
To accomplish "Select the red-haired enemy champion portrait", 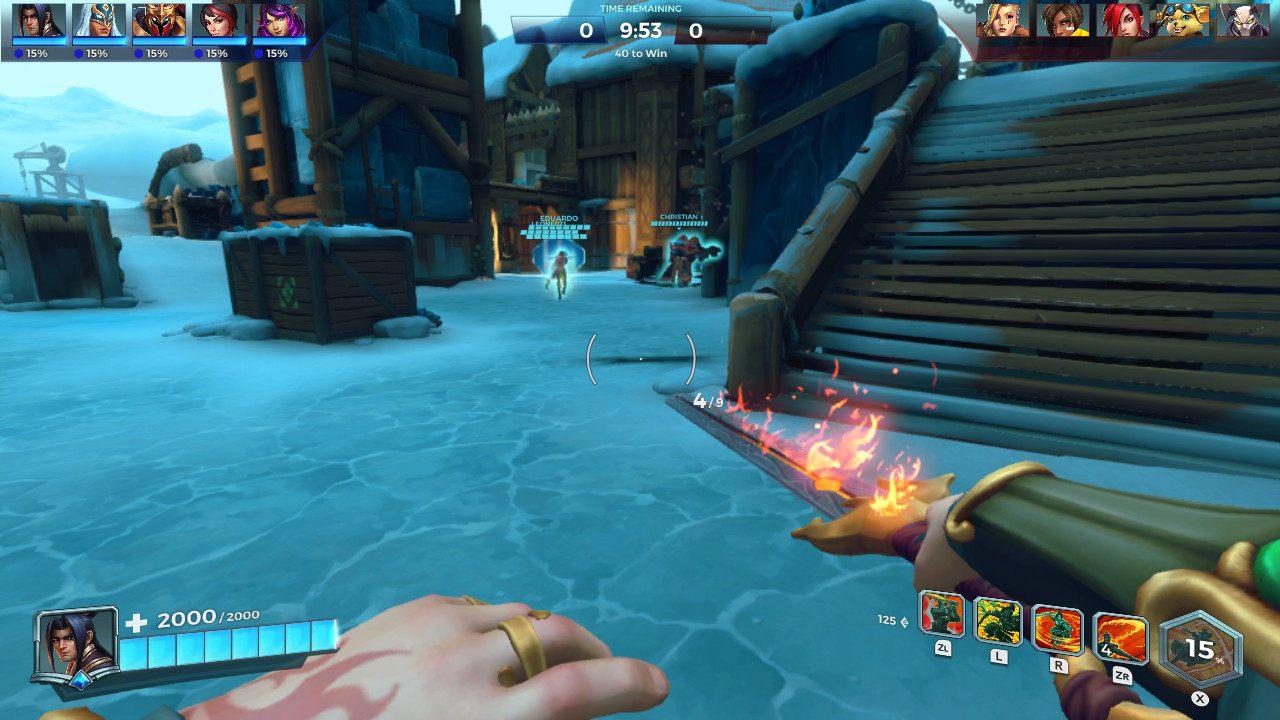I will pyautogui.click(x=1122, y=22).
